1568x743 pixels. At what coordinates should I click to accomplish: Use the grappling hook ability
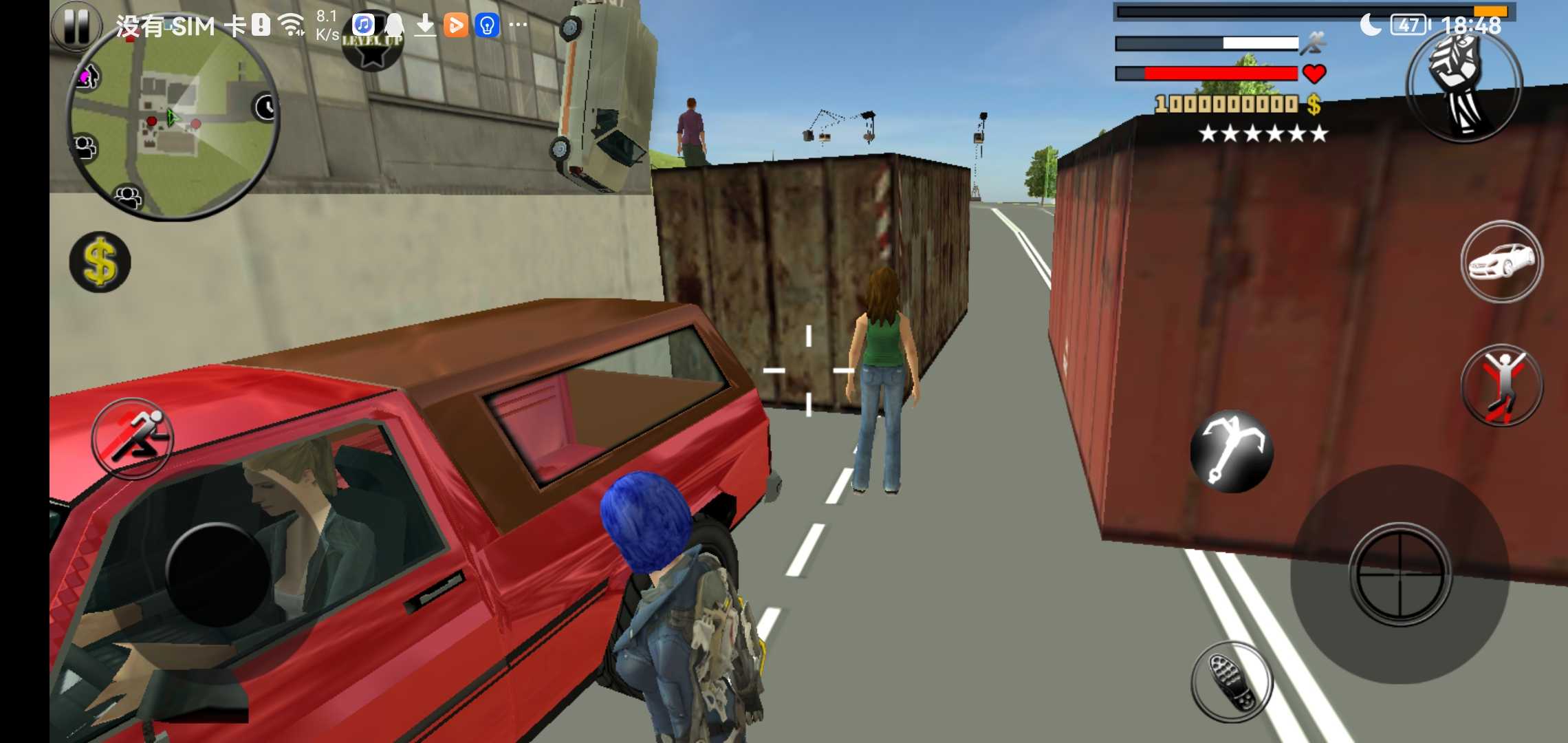[1231, 451]
